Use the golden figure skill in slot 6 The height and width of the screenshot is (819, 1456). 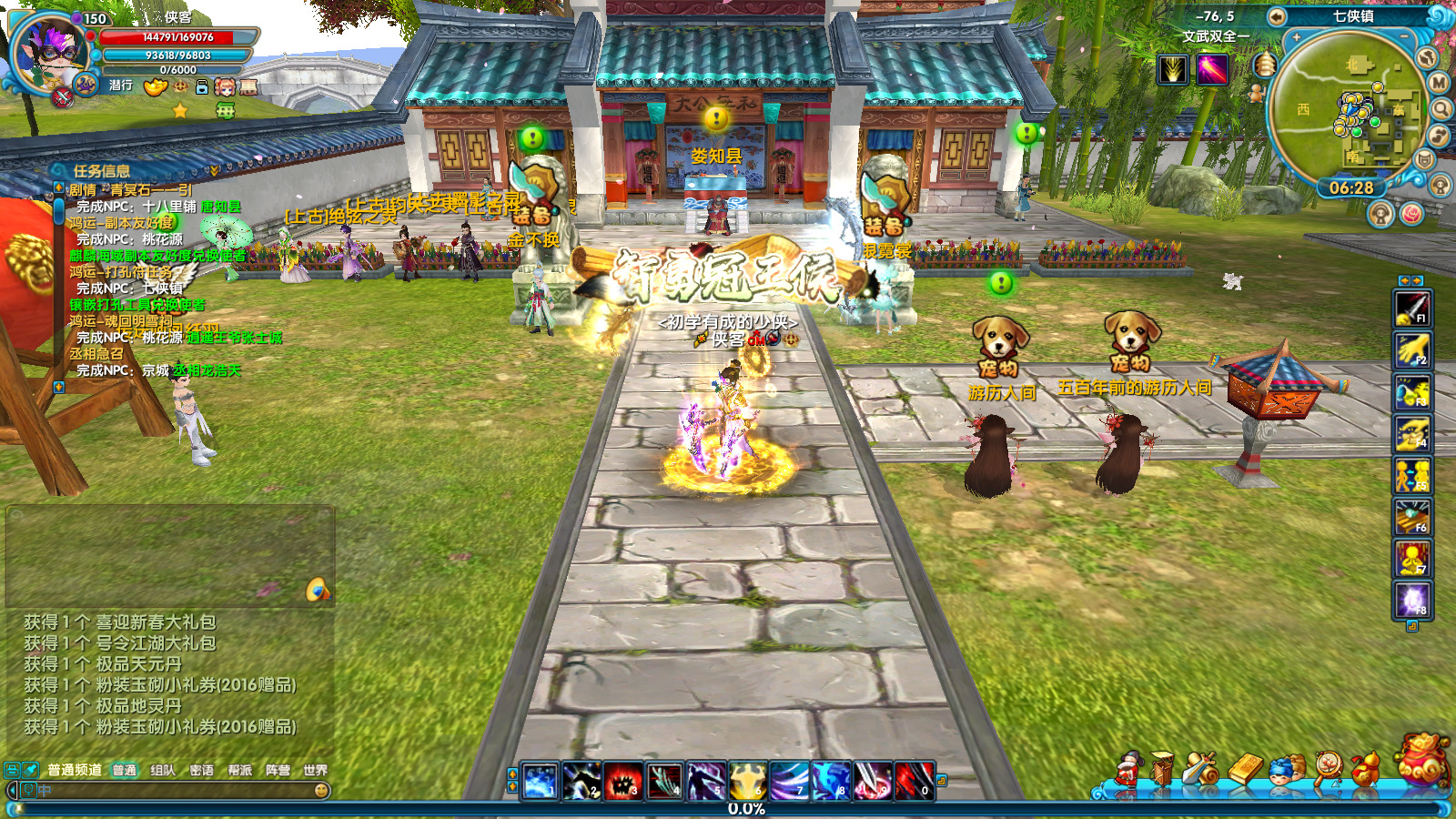(746, 781)
